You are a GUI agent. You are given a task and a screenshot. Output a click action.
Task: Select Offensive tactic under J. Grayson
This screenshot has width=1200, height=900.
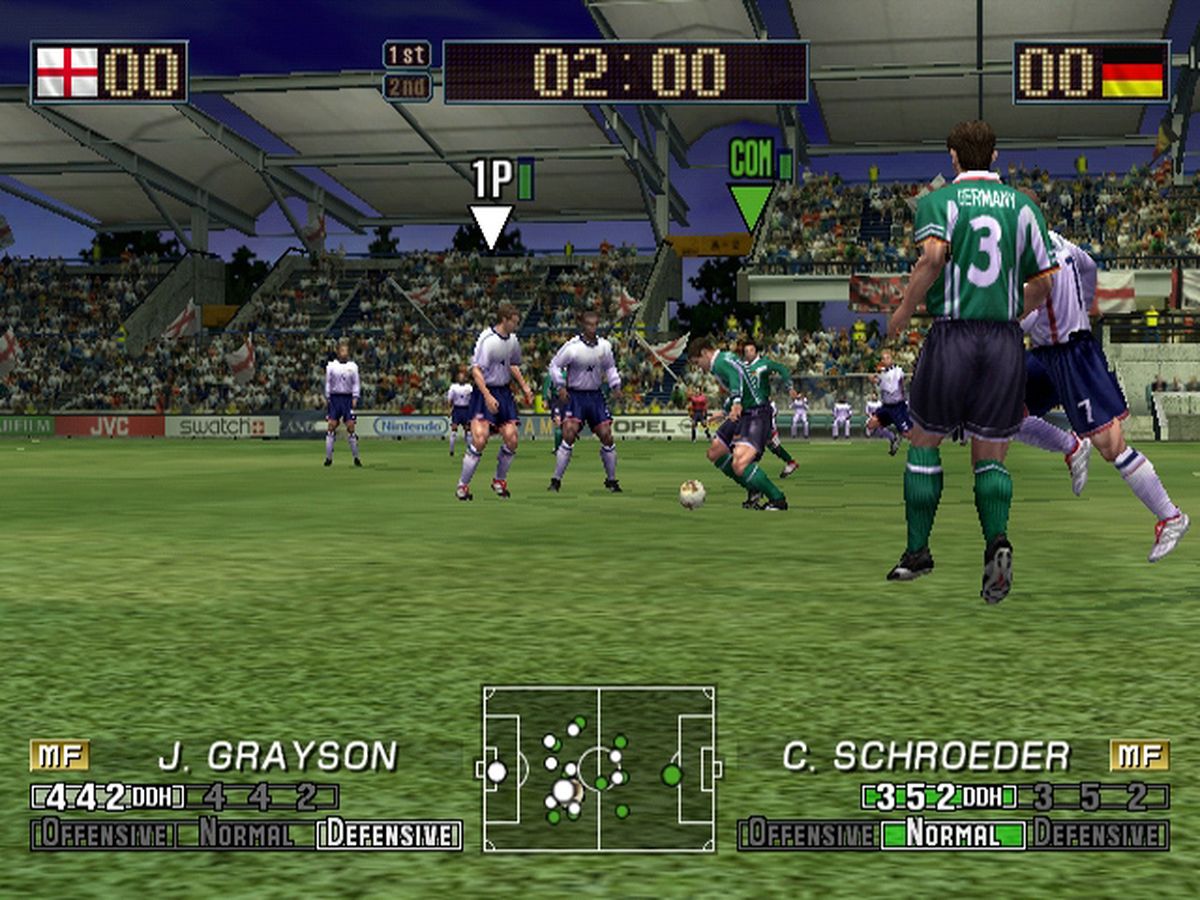point(103,834)
